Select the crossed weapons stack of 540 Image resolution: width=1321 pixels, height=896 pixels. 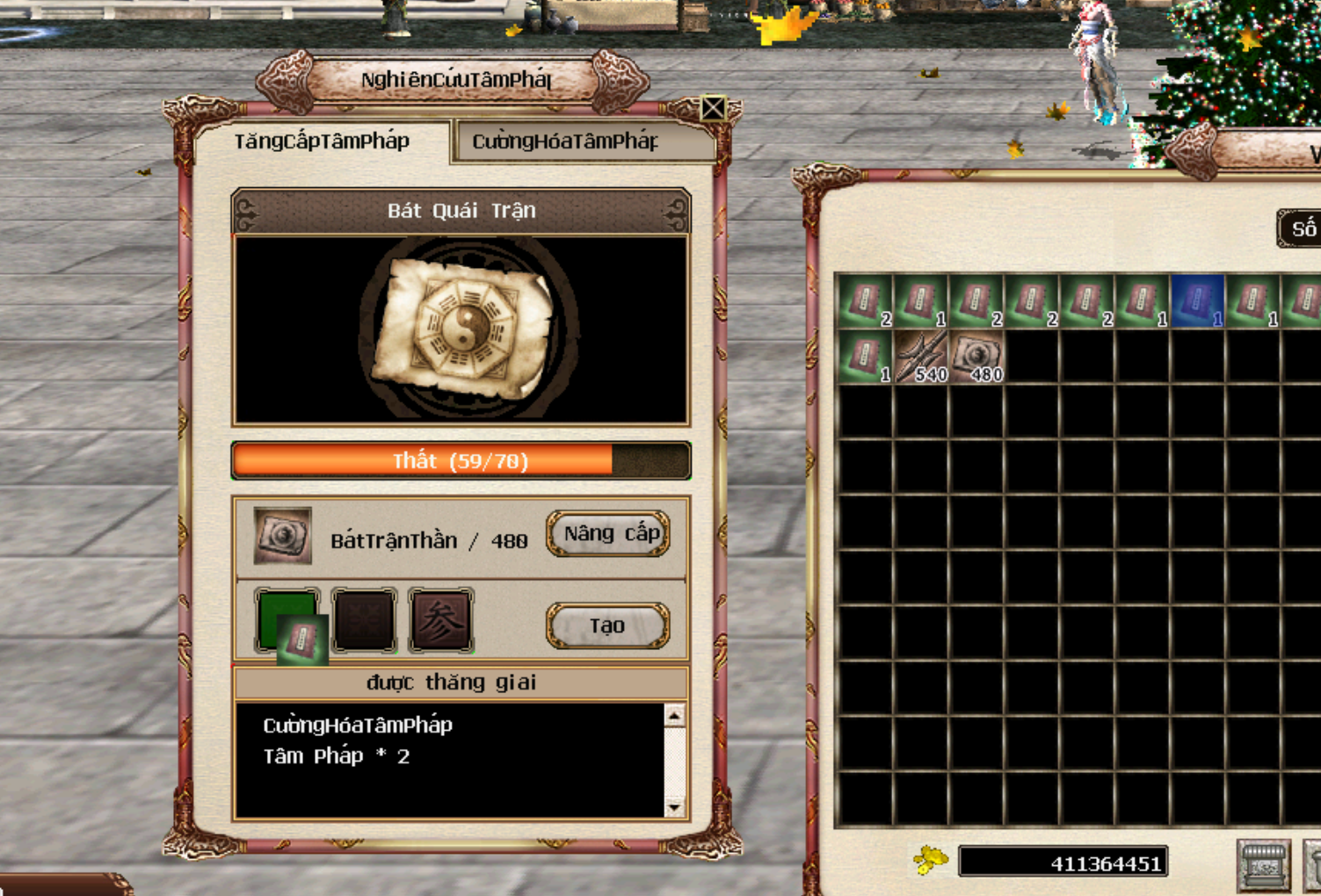[920, 357]
